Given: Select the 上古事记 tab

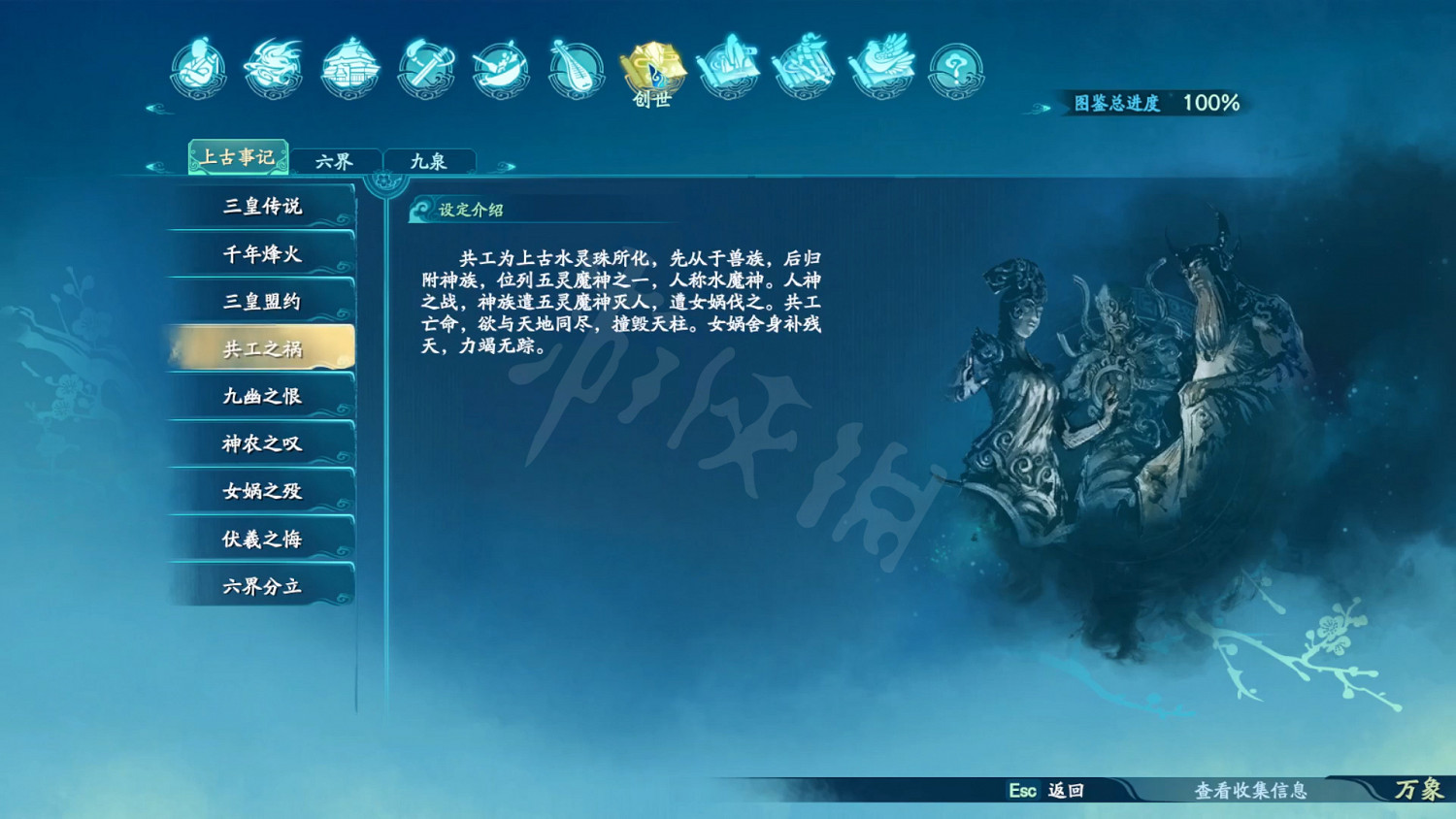Looking at the screenshot, I should (238, 157).
